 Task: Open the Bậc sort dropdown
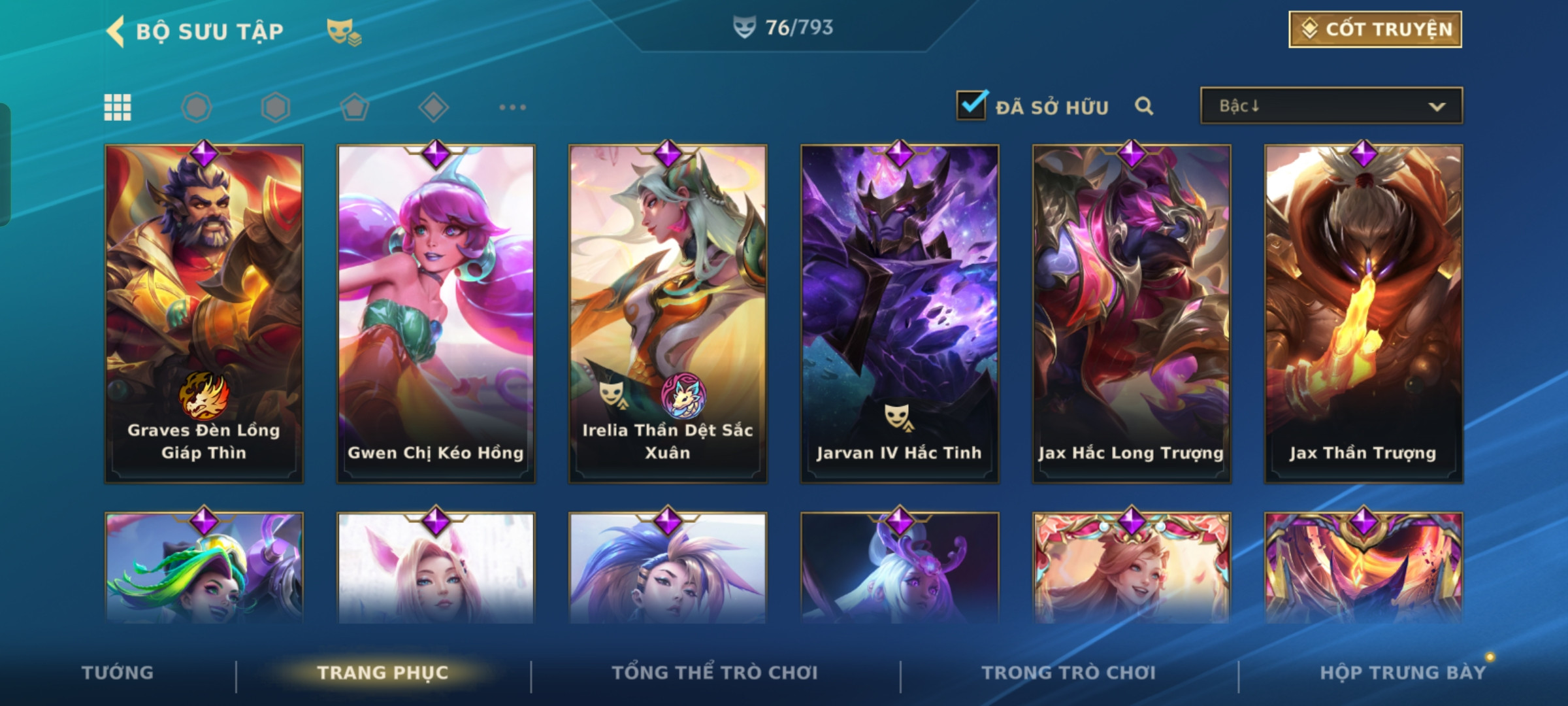tap(1331, 106)
